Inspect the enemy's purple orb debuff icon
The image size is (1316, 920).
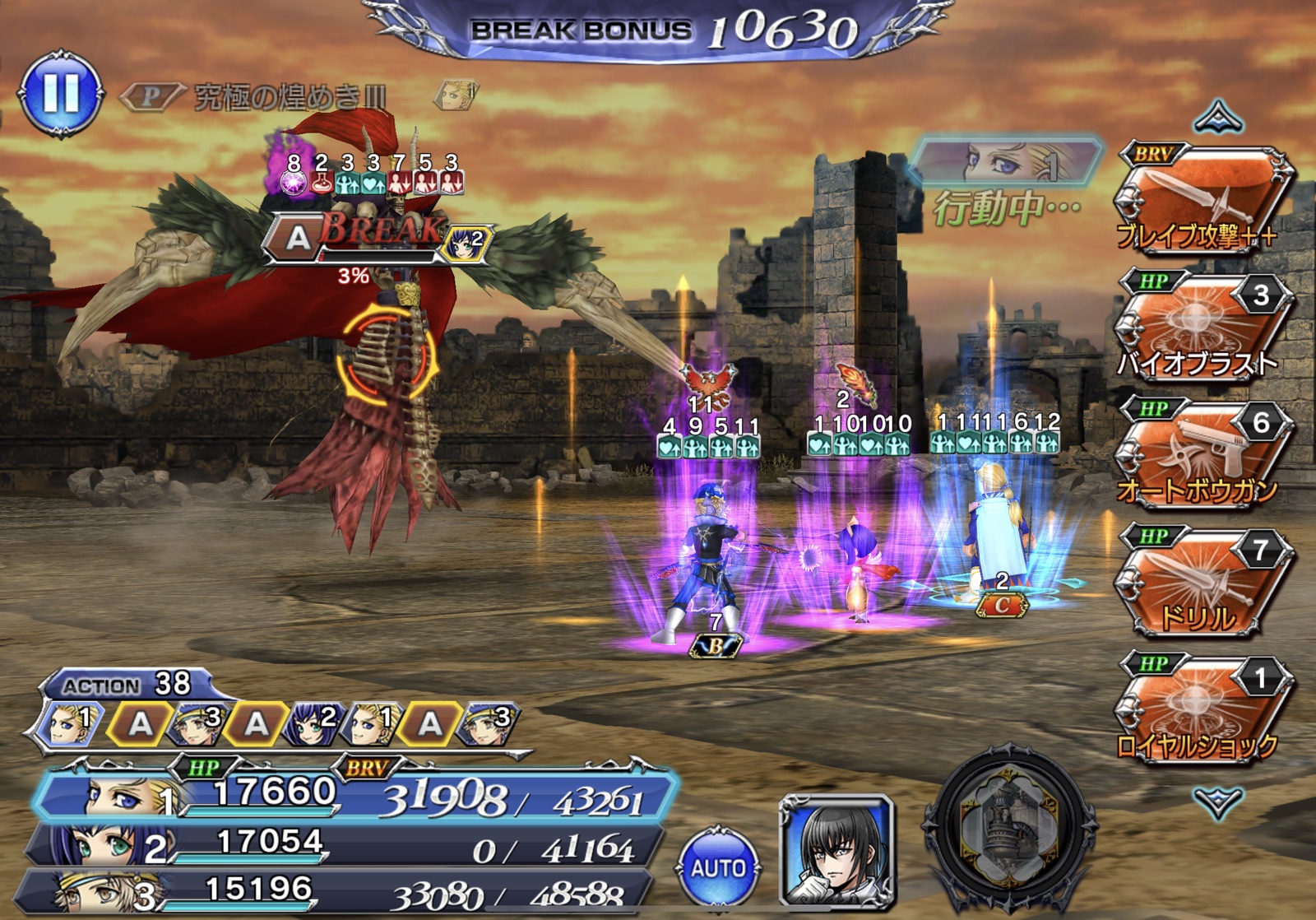(293, 182)
